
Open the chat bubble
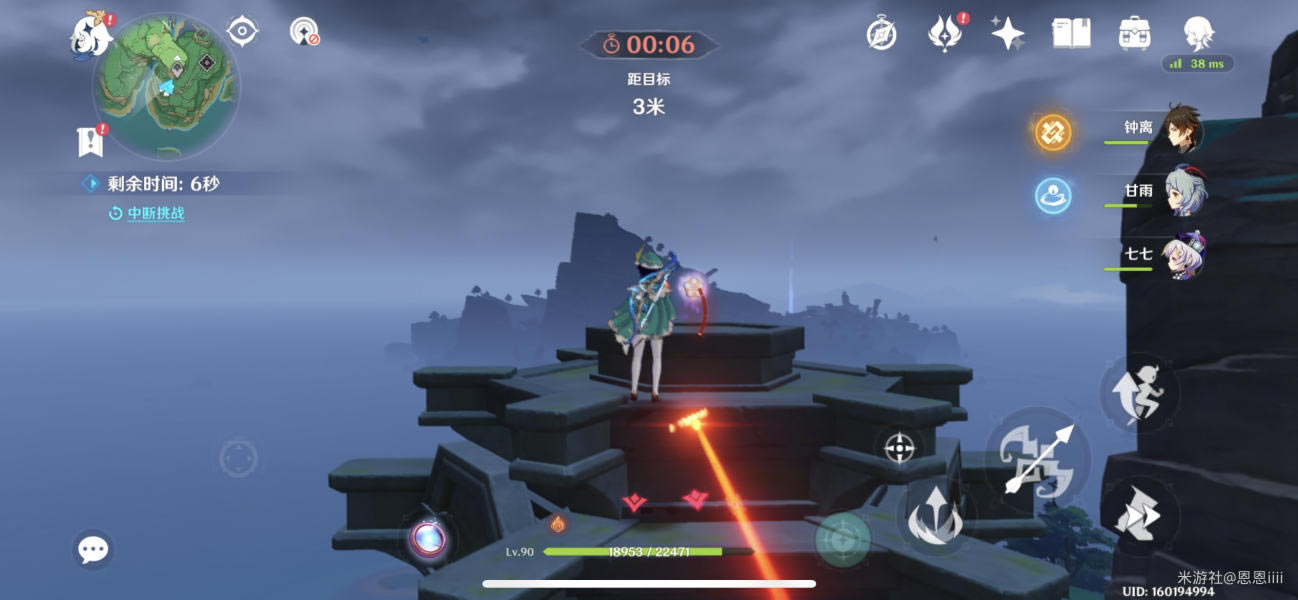pos(93,549)
